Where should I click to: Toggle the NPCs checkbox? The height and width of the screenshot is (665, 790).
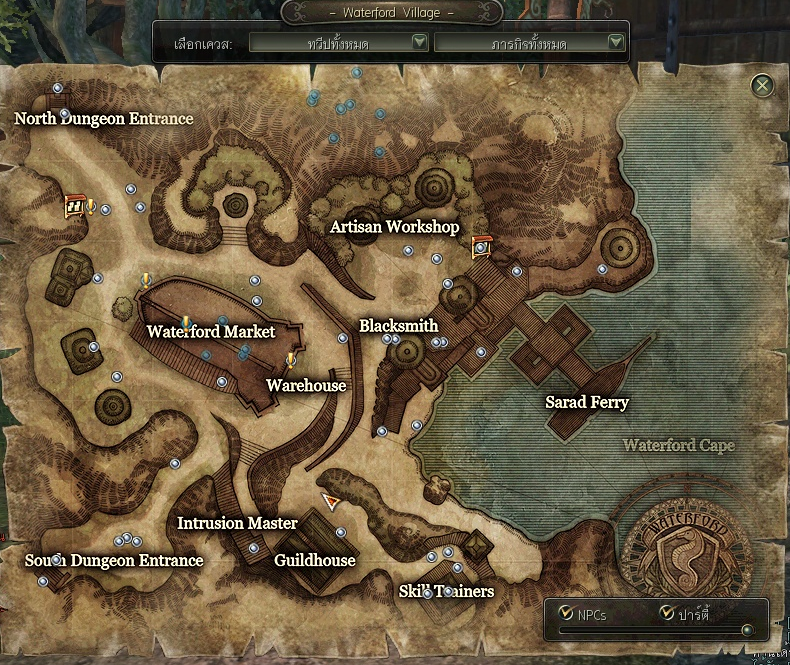567,613
